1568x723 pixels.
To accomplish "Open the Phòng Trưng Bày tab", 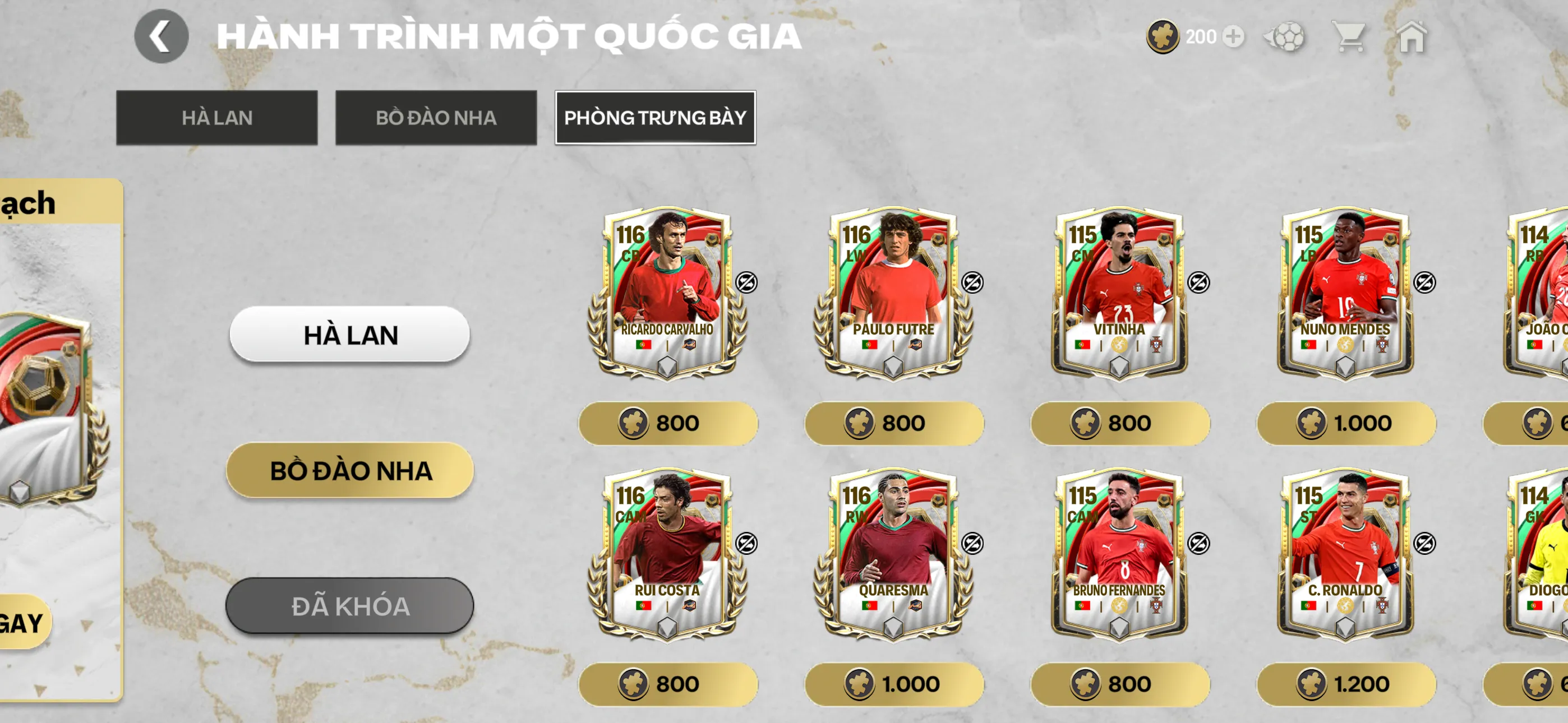I will (x=655, y=118).
